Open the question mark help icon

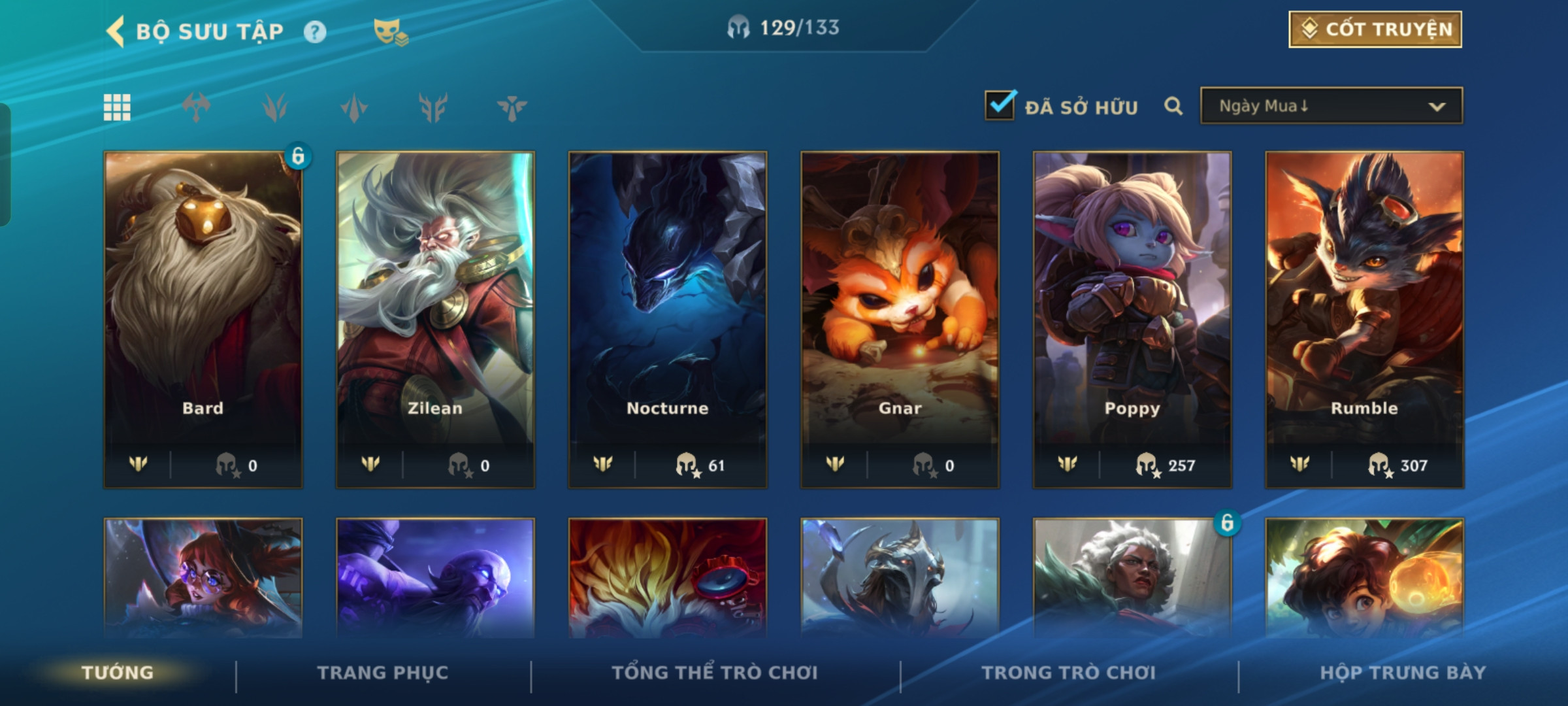[x=315, y=32]
